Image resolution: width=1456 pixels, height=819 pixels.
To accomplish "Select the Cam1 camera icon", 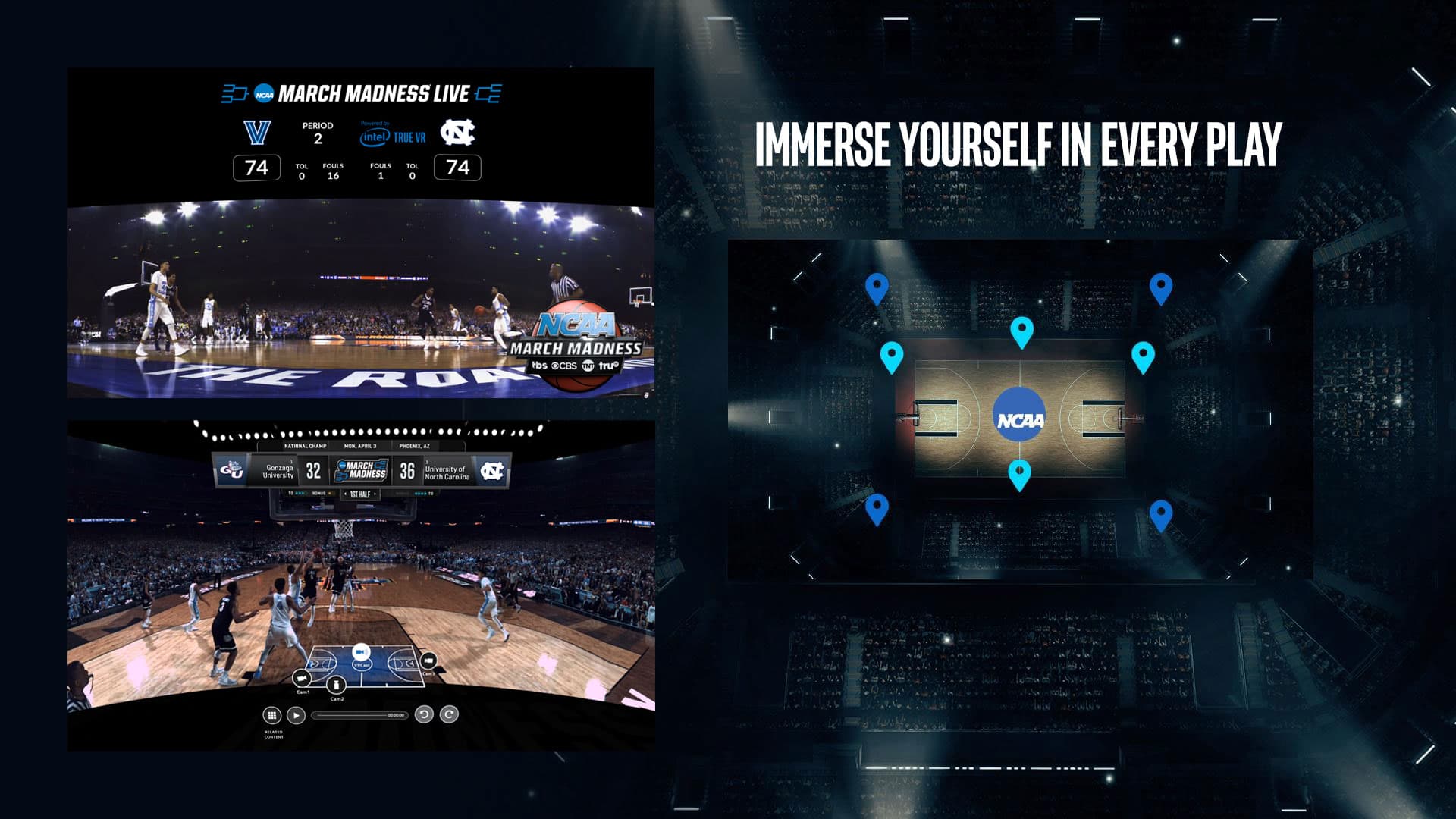I will pyautogui.click(x=301, y=678).
